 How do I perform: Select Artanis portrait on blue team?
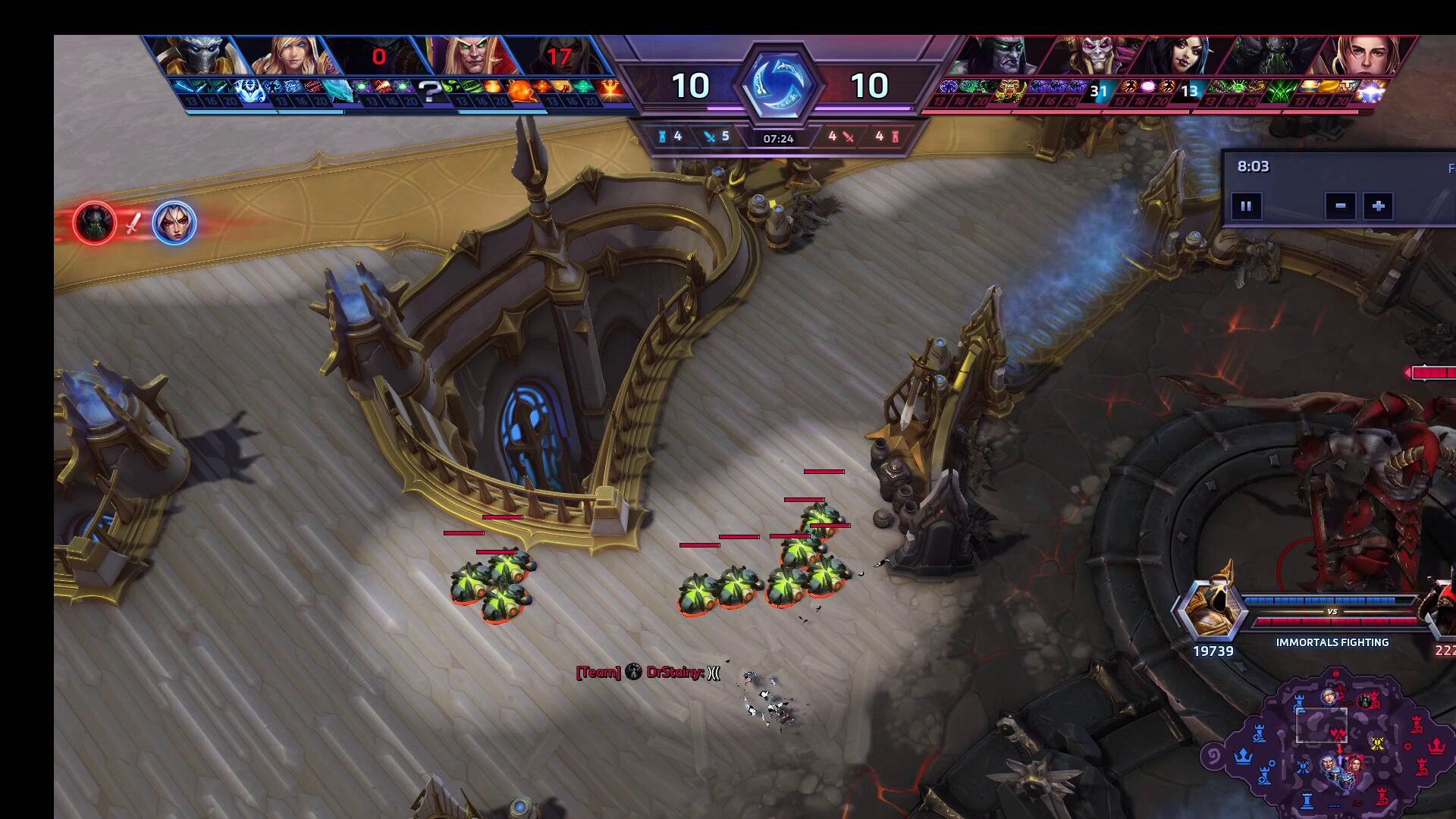click(x=197, y=56)
